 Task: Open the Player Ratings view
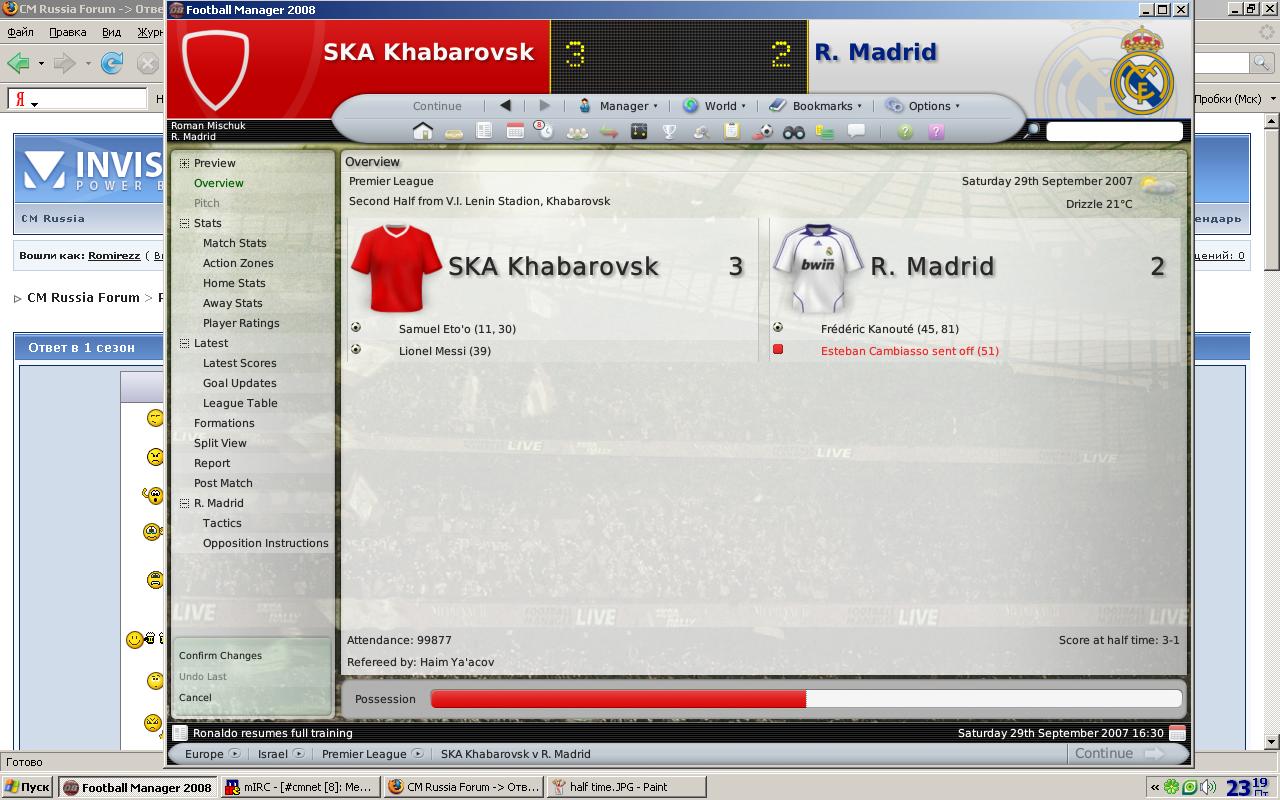point(241,323)
